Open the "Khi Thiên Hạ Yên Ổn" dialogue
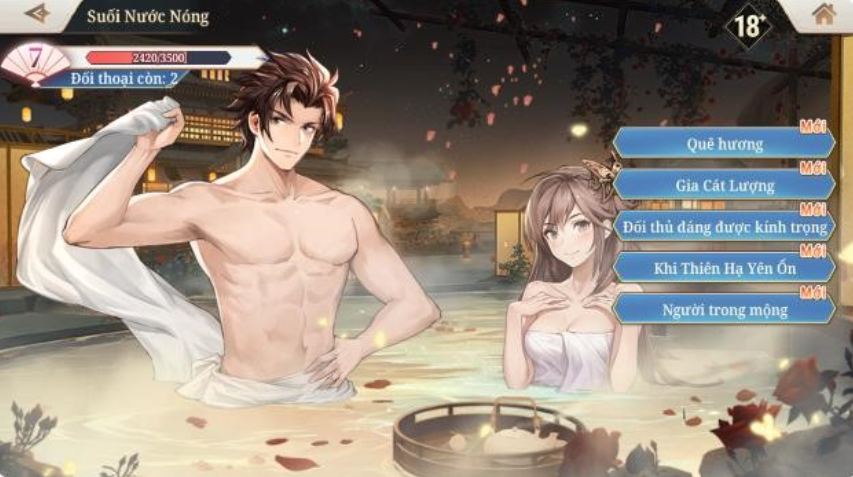The height and width of the screenshot is (477, 853). click(725, 267)
